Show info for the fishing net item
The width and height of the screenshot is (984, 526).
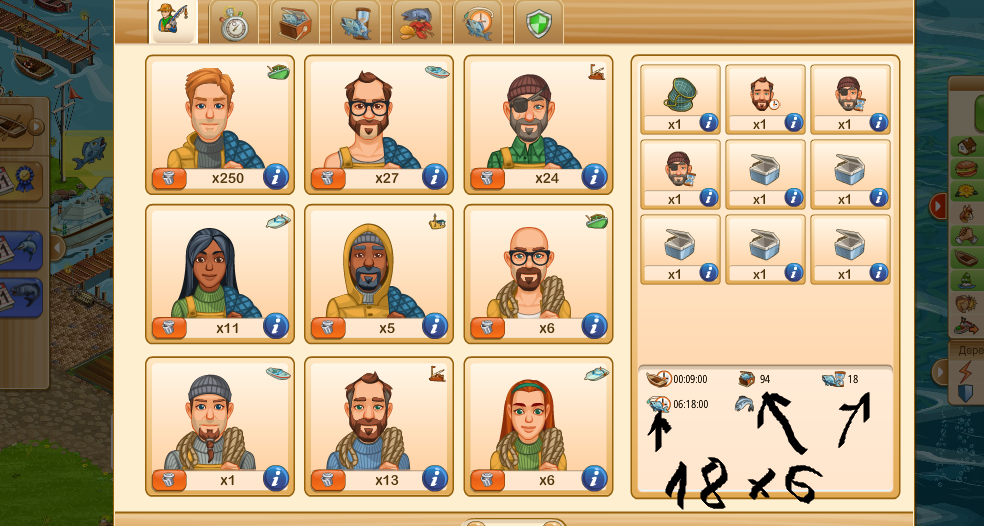[708, 123]
